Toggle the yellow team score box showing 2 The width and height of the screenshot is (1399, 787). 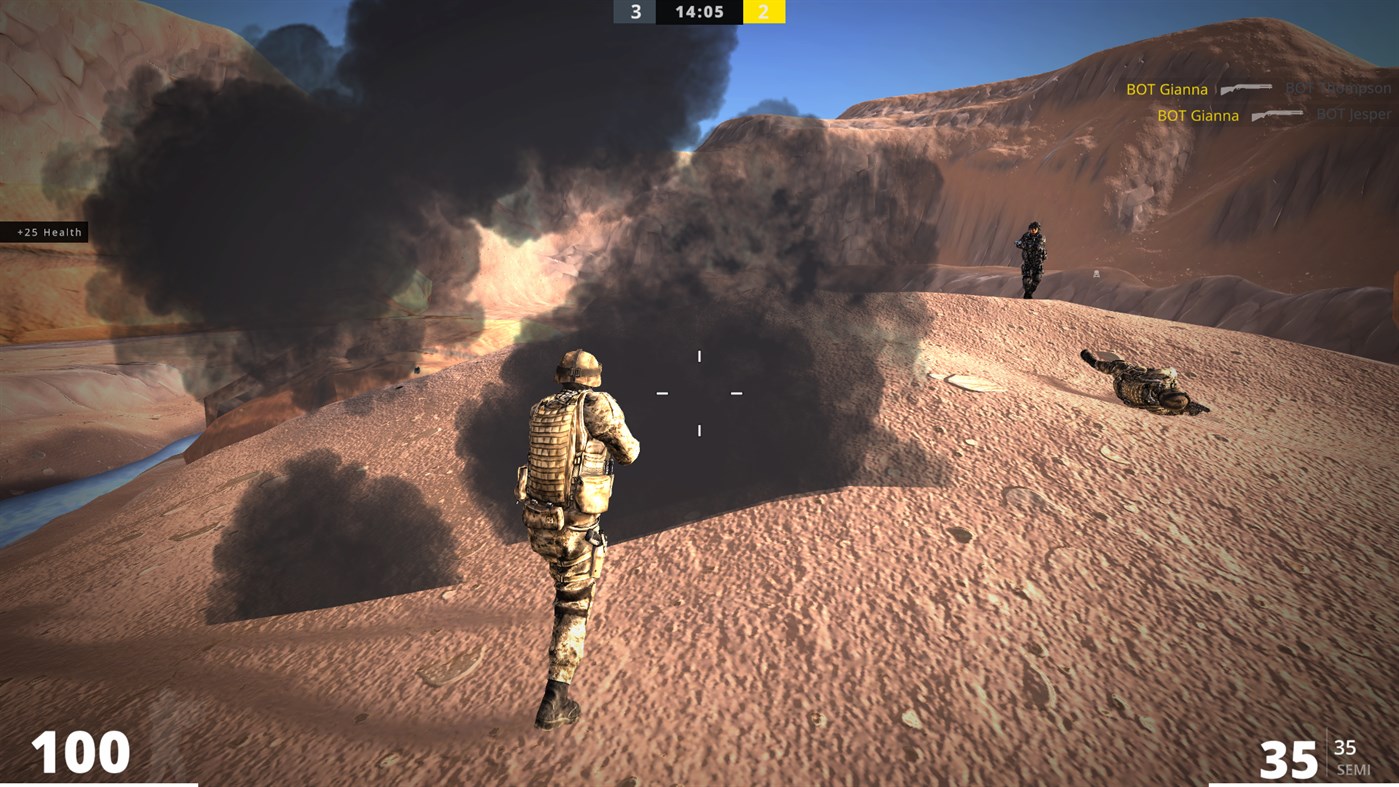[764, 12]
